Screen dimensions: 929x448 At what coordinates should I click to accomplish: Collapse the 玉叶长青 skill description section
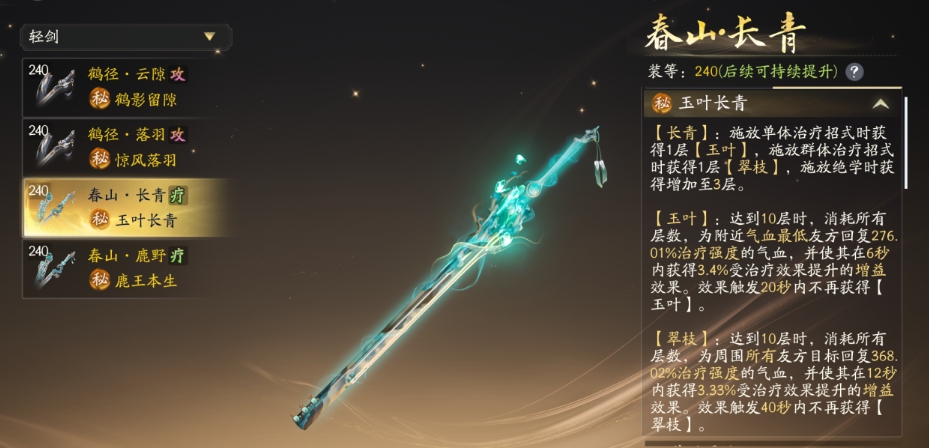(880, 104)
